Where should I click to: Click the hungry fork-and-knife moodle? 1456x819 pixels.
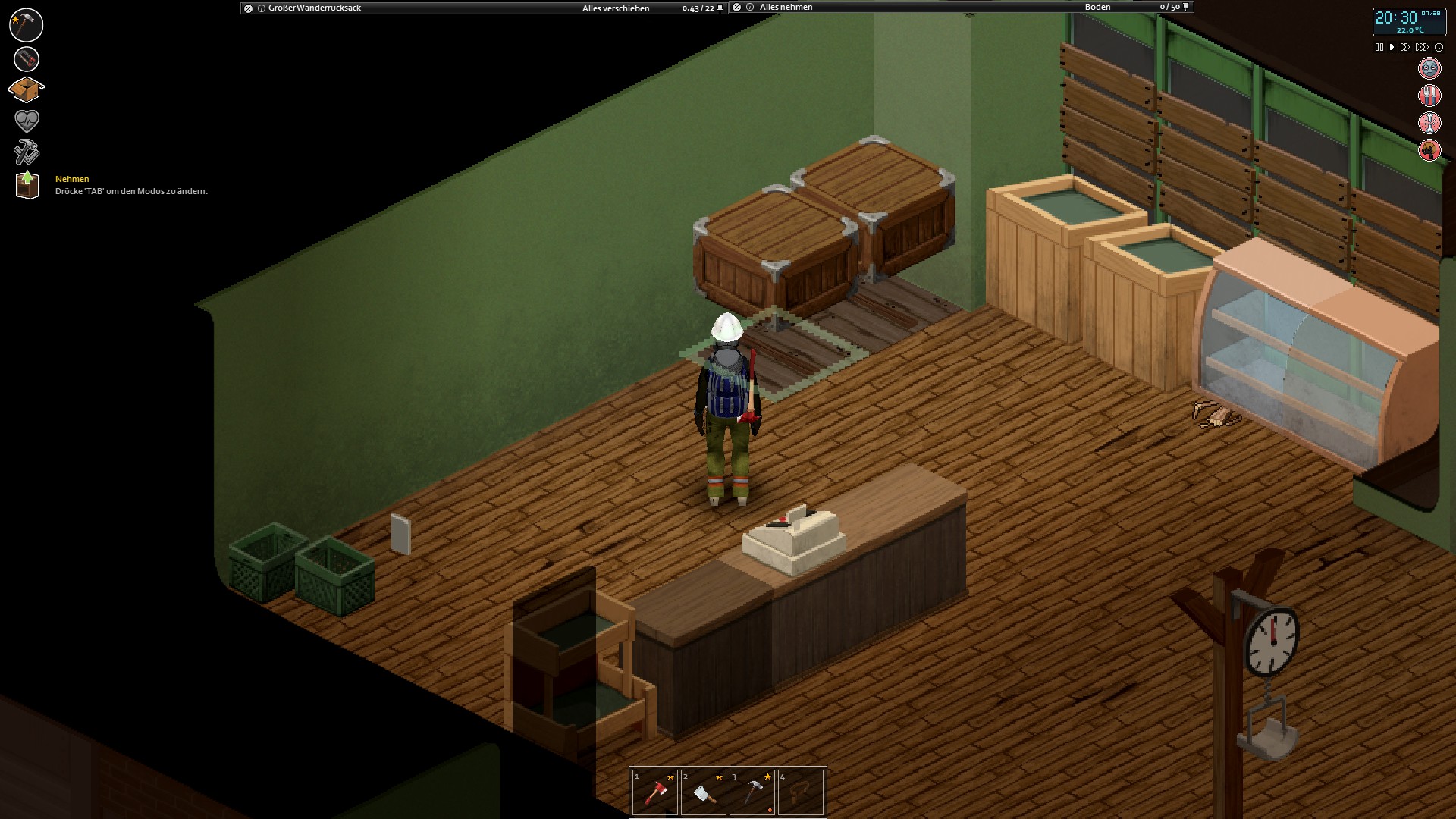tap(1429, 95)
